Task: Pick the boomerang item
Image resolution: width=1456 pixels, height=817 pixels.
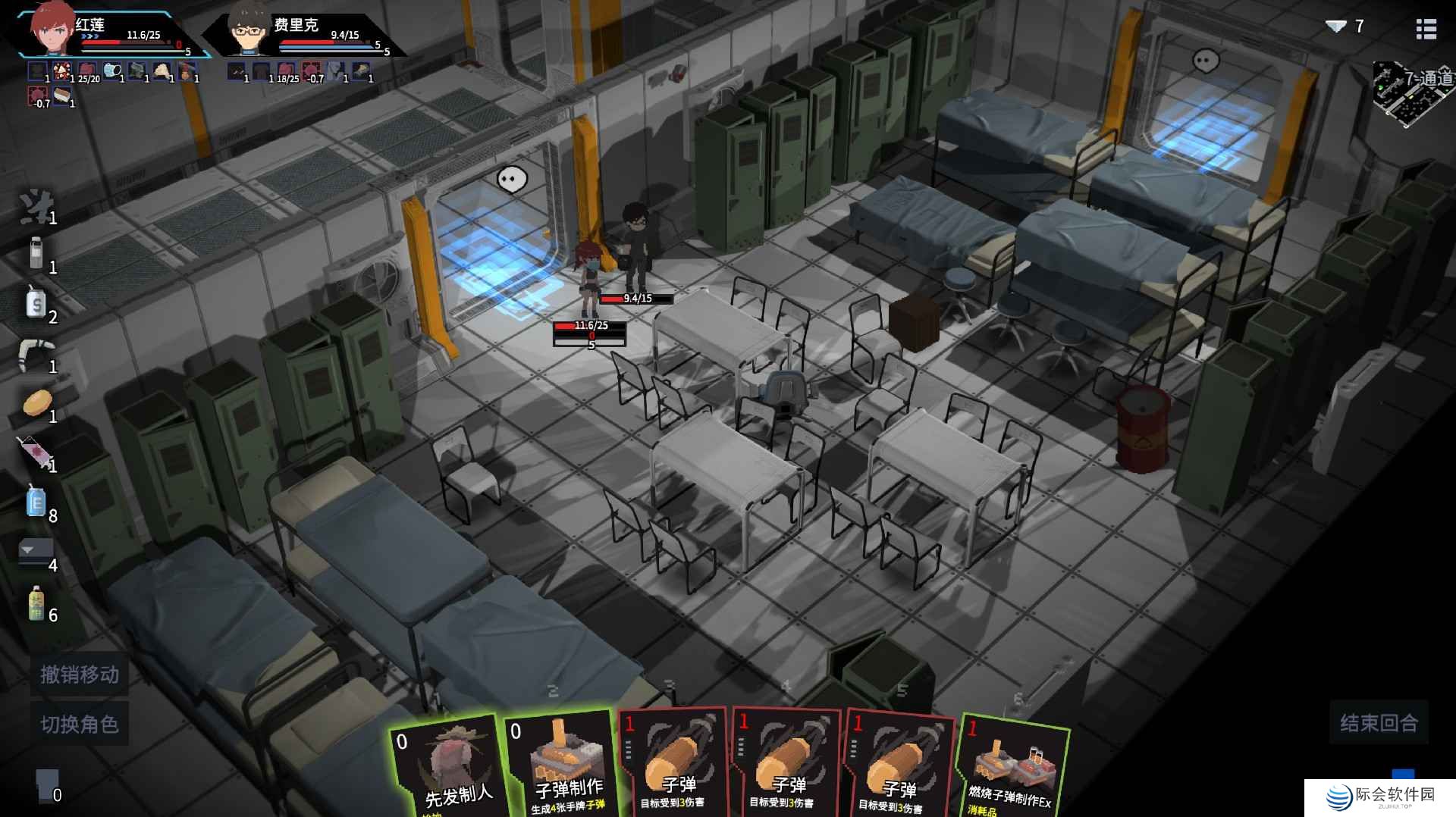Action: (x=35, y=353)
